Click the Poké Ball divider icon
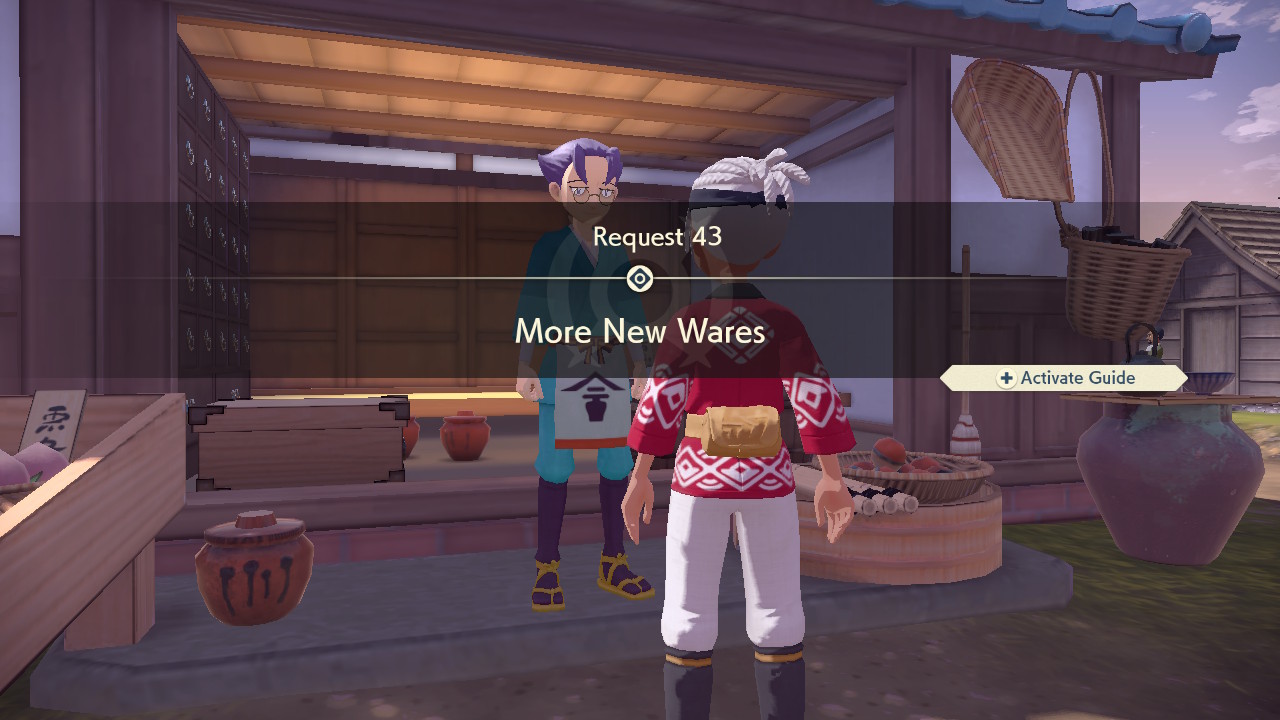This screenshot has width=1280, height=720. pos(640,279)
